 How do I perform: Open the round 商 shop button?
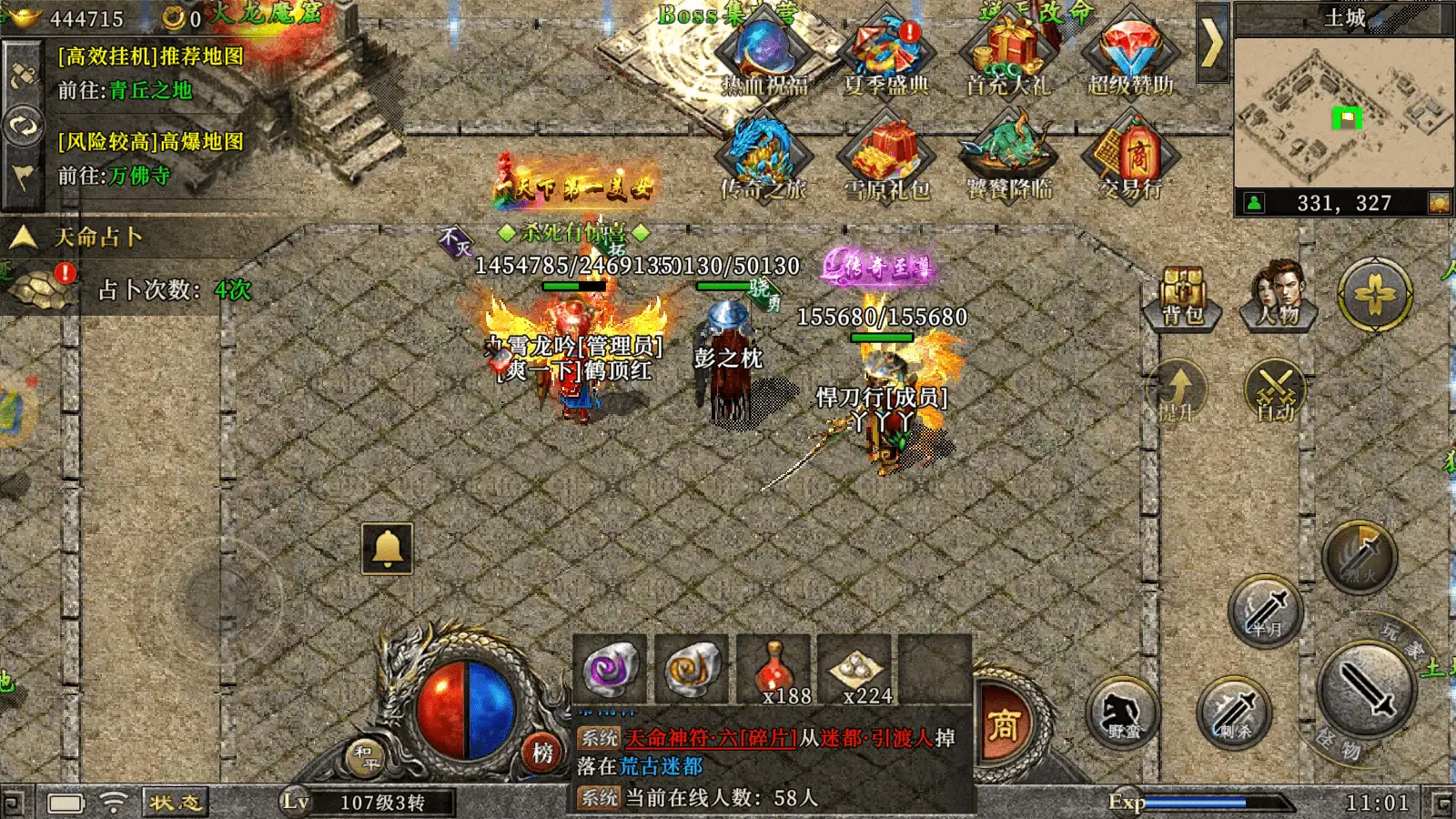1004,725
